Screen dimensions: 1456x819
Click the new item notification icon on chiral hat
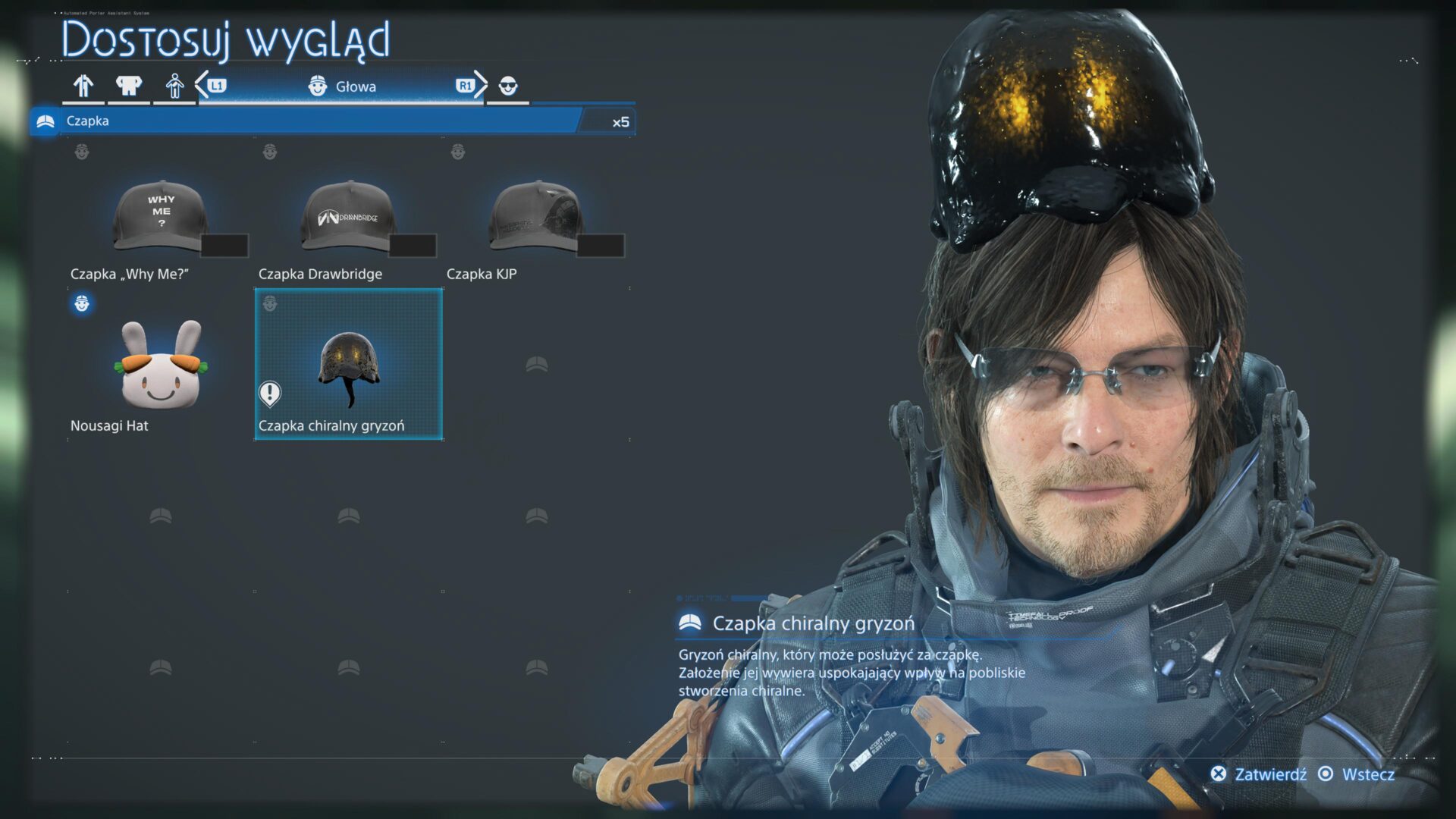[x=271, y=391]
